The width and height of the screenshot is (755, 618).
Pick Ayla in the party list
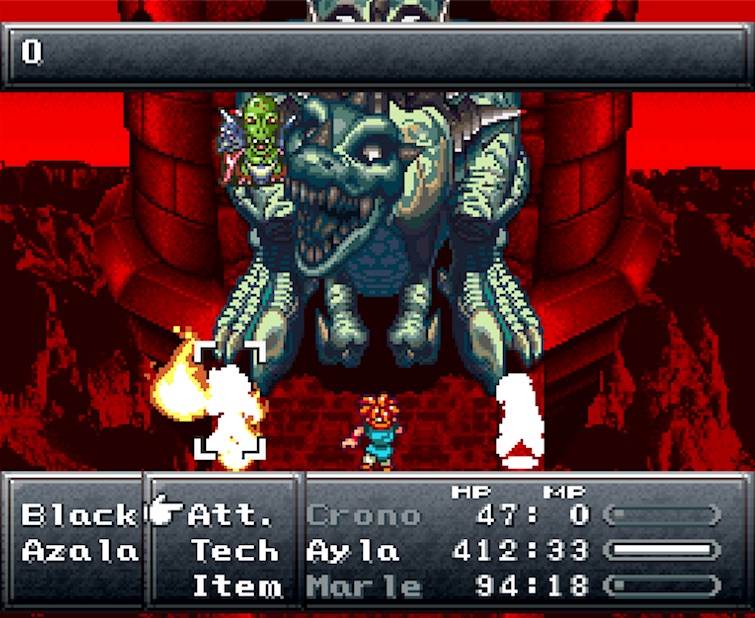(353, 550)
